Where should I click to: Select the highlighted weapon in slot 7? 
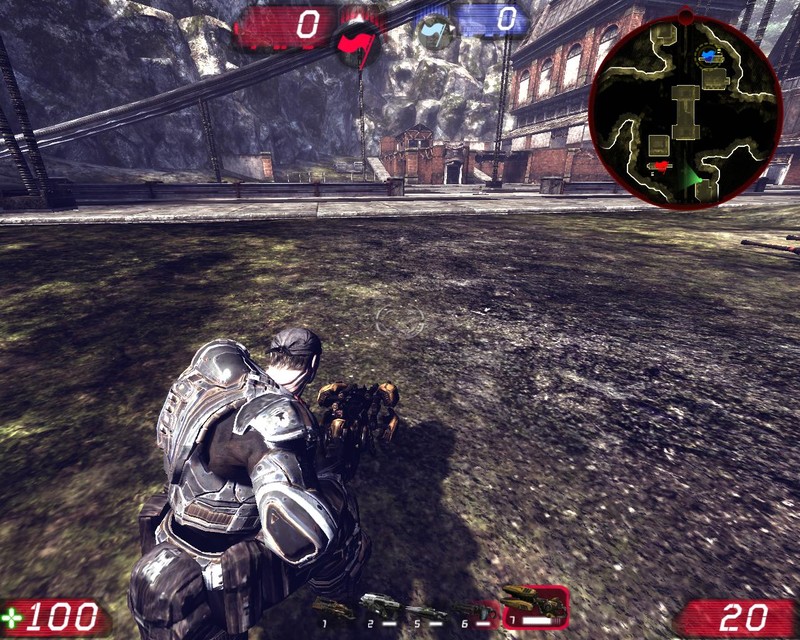pyautogui.click(x=535, y=604)
